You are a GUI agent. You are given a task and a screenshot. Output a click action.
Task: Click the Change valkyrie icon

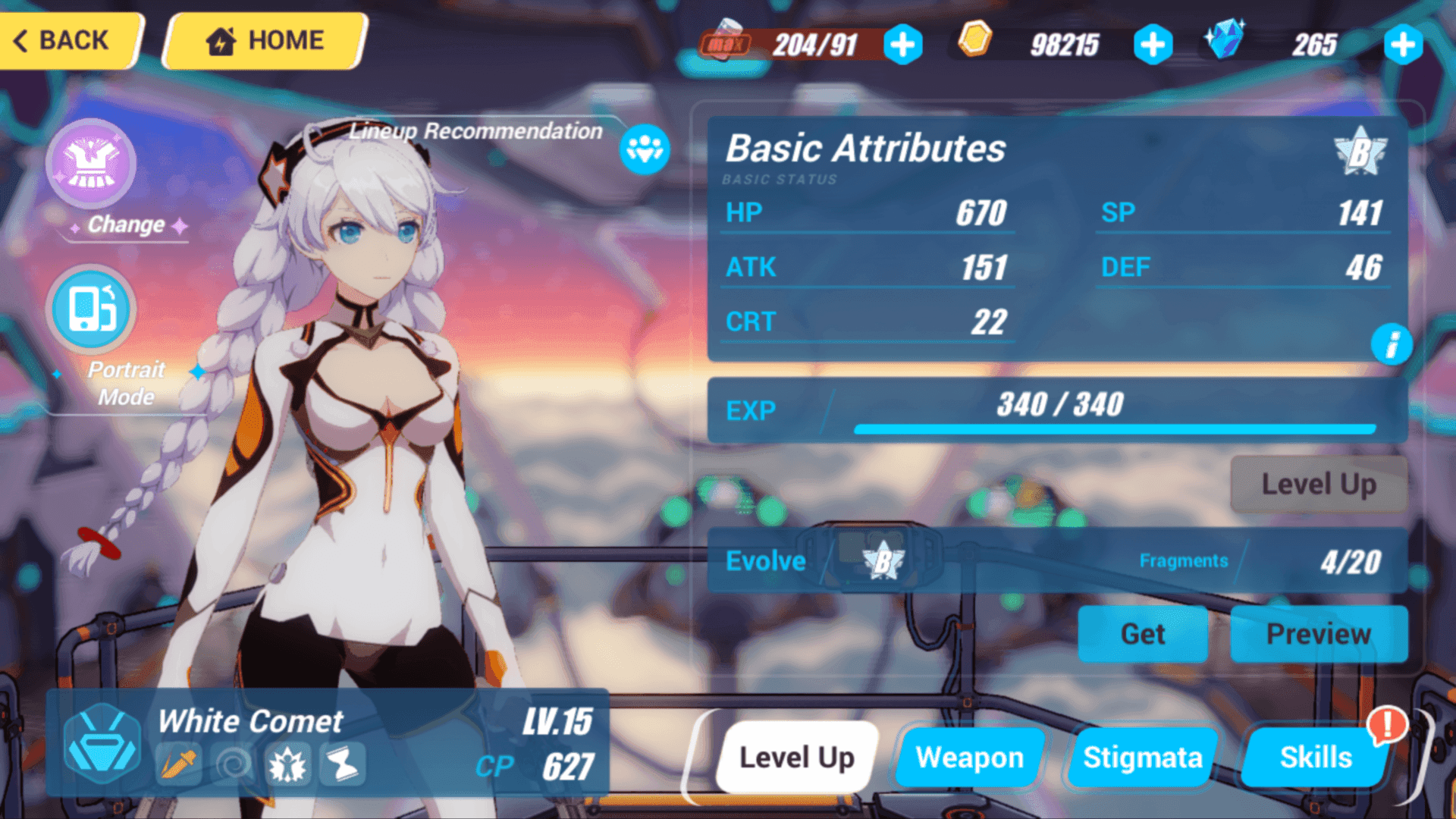pyautogui.click(x=91, y=163)
